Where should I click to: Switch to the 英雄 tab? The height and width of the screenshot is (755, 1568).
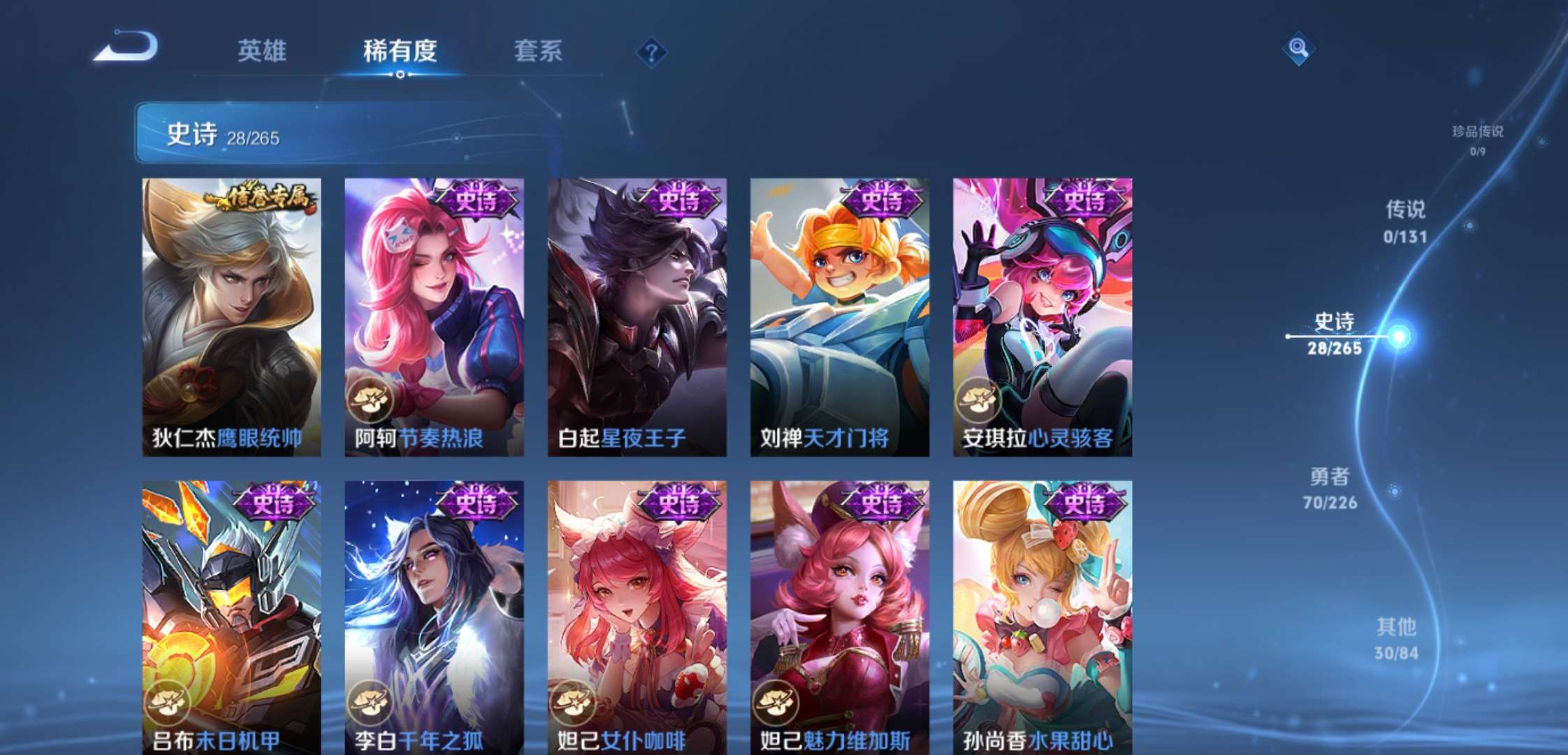coord(261,50)
